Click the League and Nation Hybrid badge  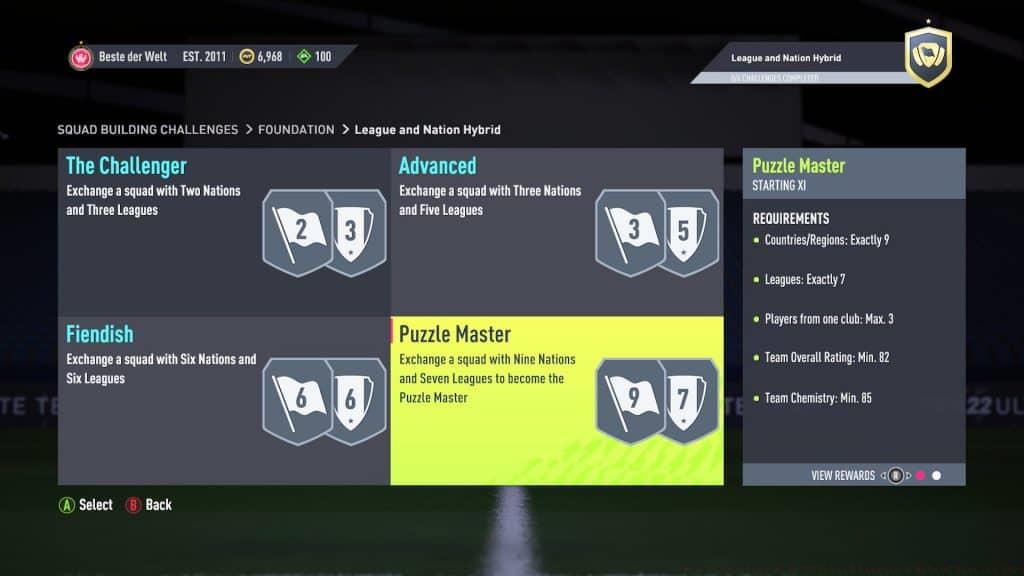point(927,57)
